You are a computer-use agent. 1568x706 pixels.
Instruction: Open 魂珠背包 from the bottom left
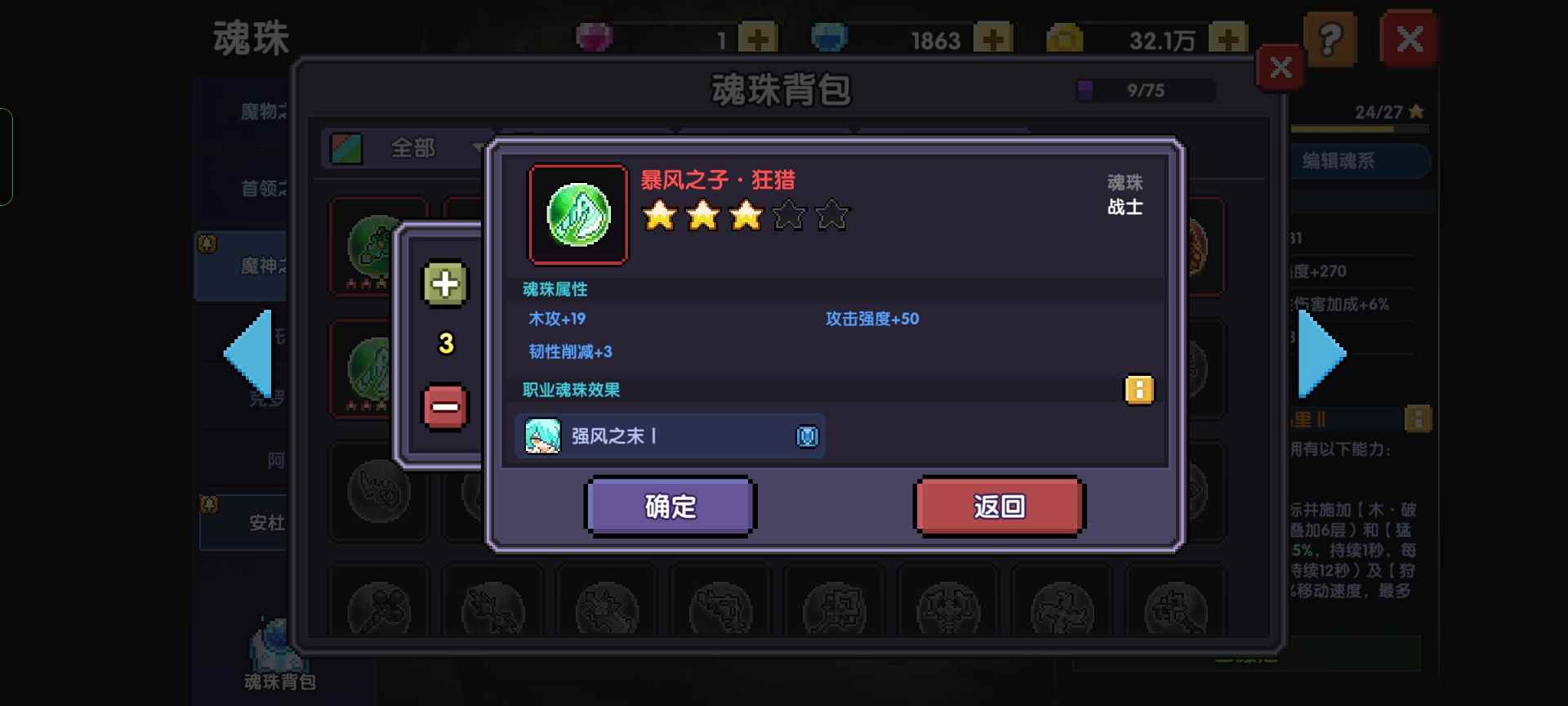tap(278, 654)
